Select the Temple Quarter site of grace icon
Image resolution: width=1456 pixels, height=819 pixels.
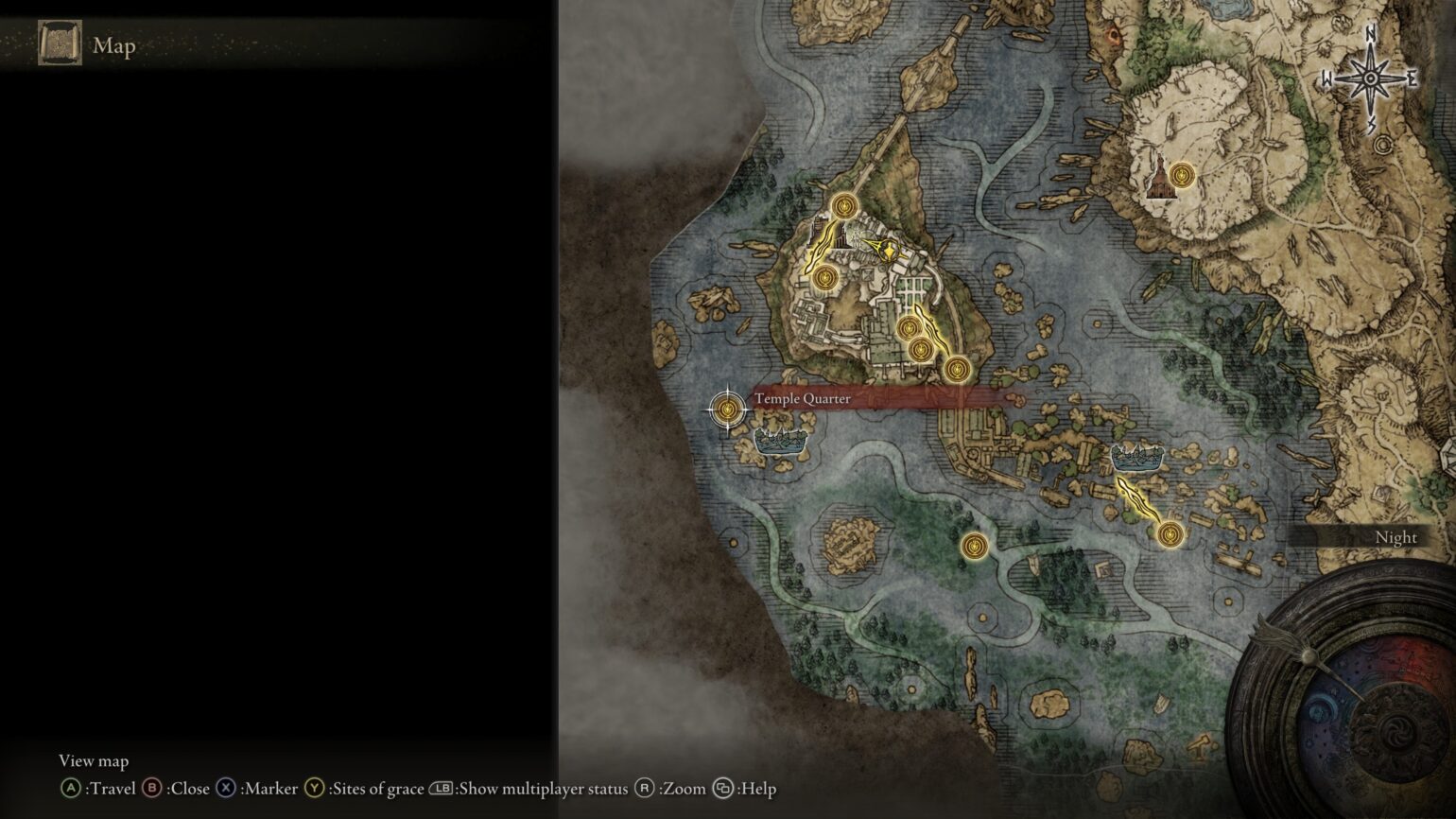(x=728, y=409)
